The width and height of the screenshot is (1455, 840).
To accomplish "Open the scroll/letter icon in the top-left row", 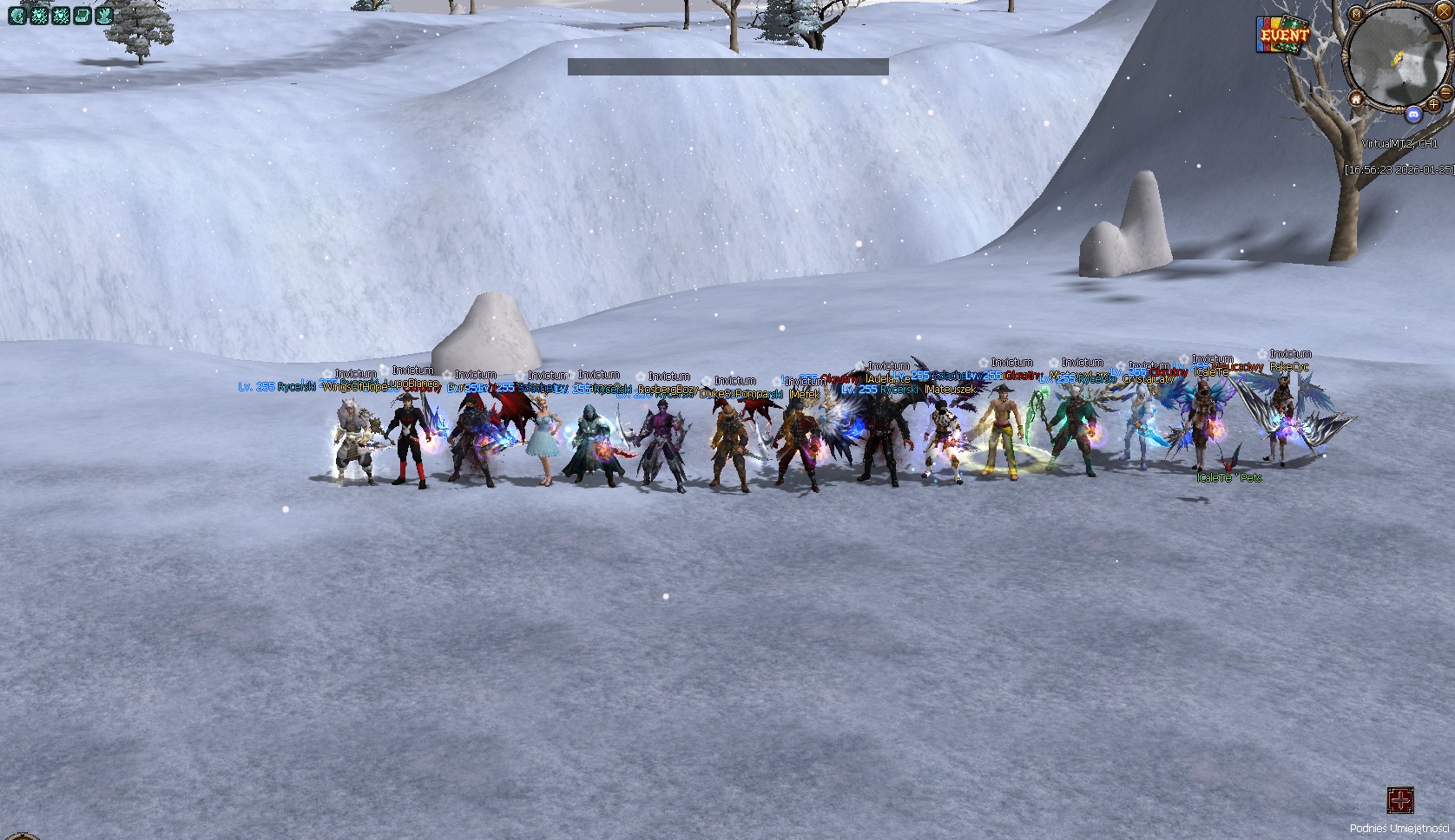I will [82, 16].
